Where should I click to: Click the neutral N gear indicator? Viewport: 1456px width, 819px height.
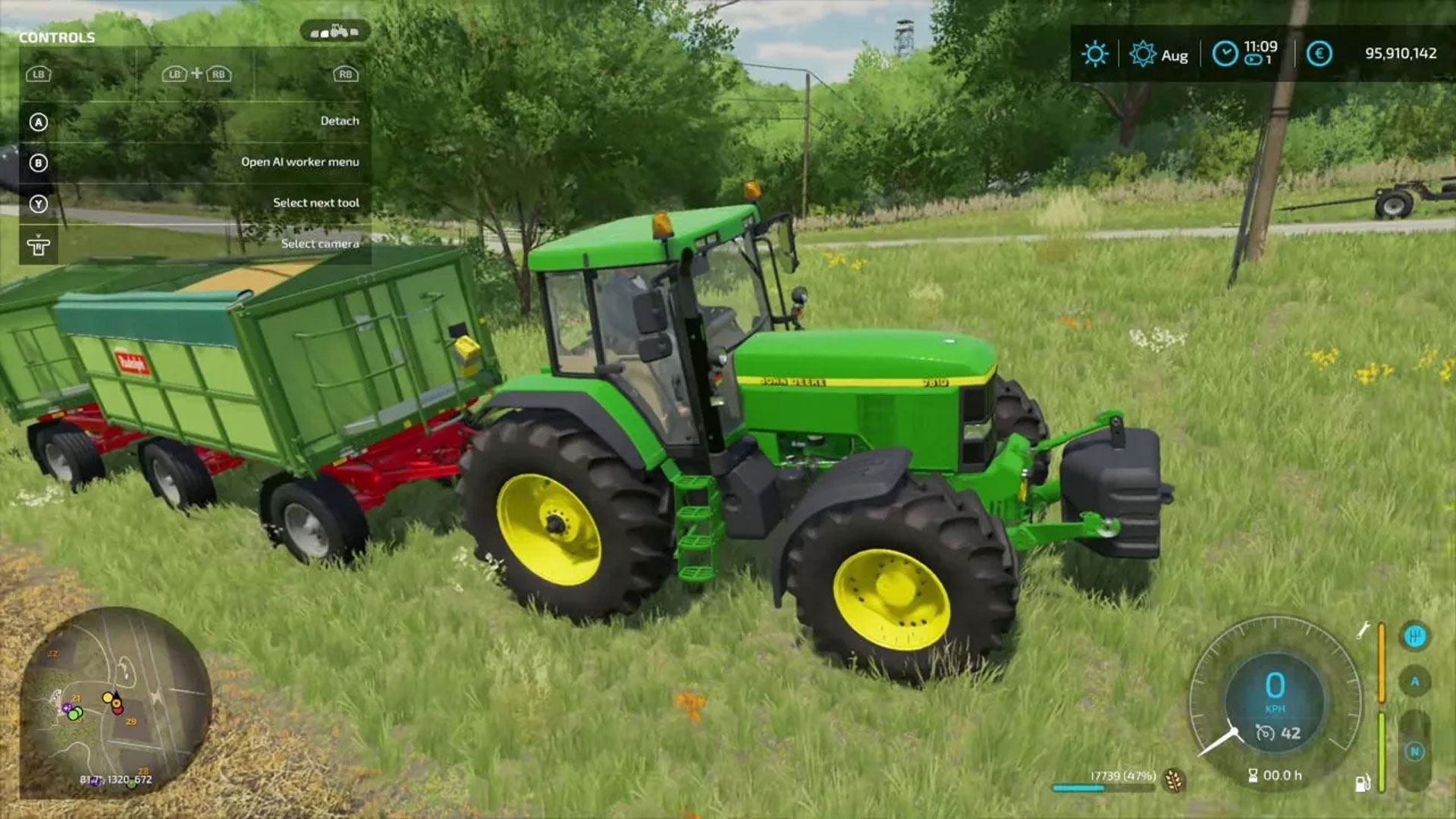coord(1414,752)
